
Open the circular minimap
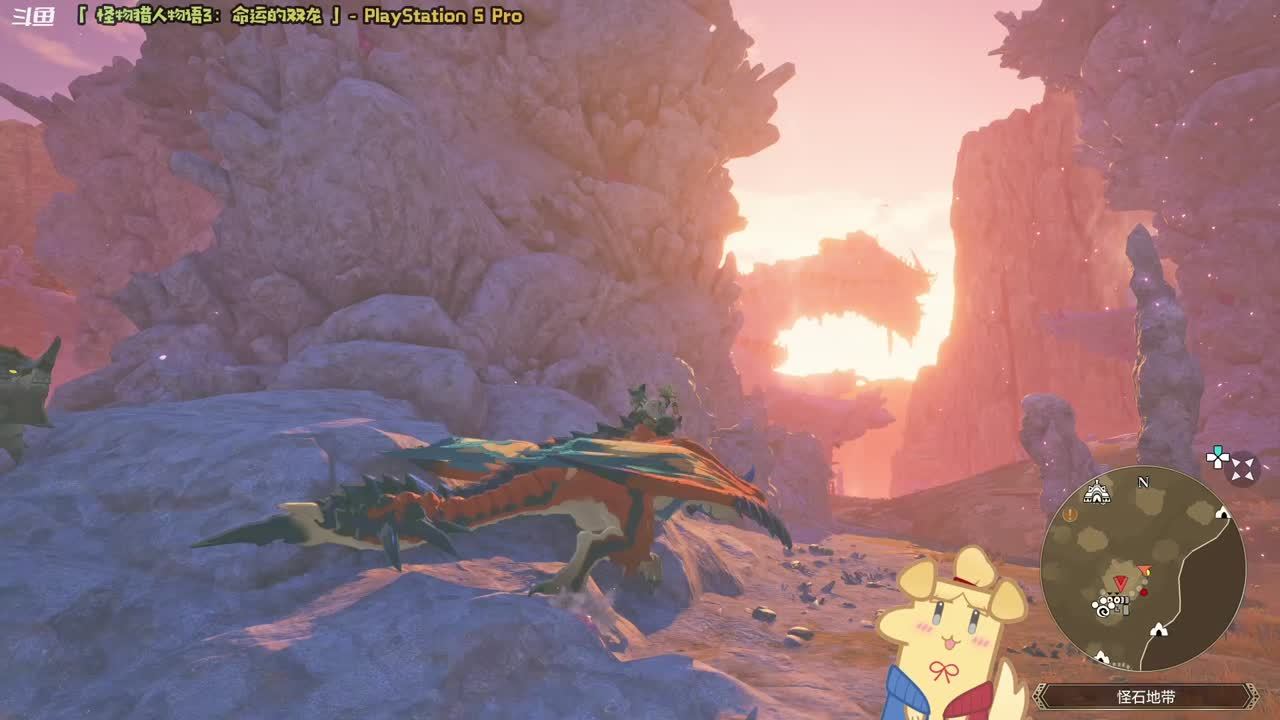(x=1142, y=568)
